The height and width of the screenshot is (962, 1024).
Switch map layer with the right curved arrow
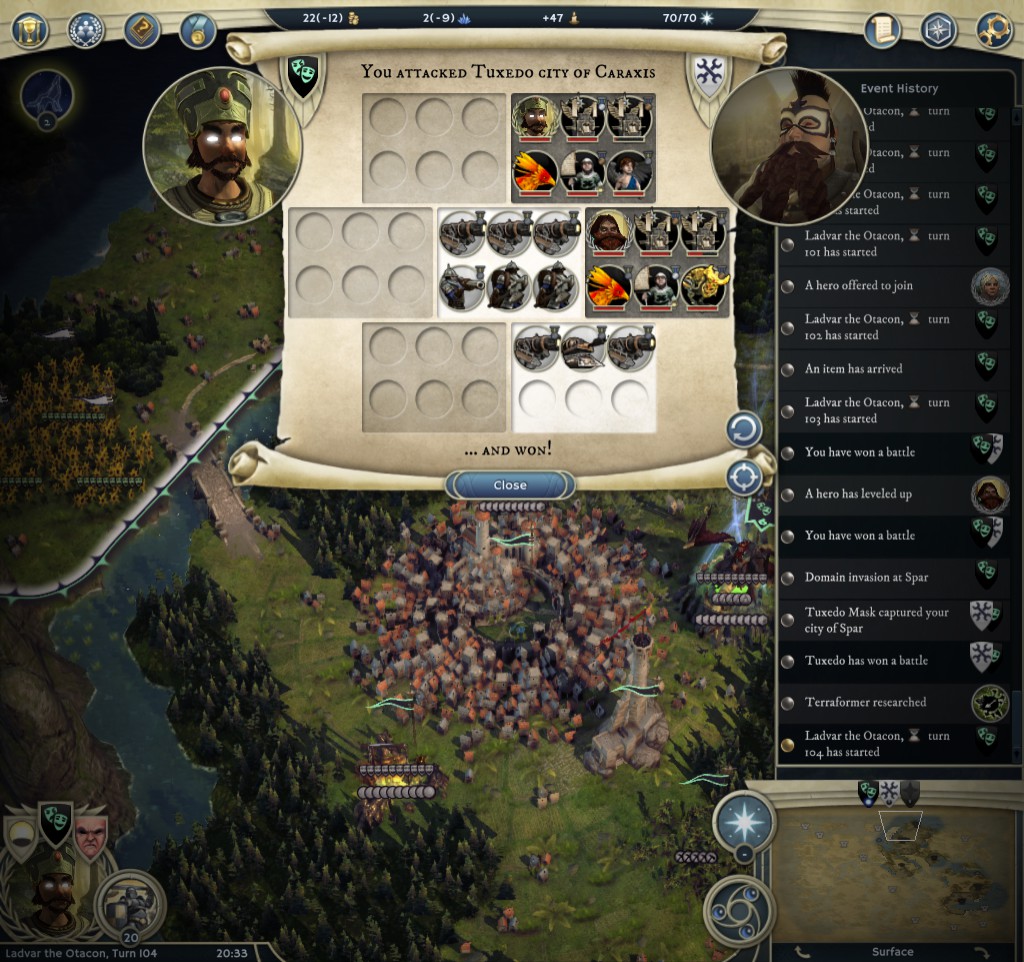click(978, 951)
